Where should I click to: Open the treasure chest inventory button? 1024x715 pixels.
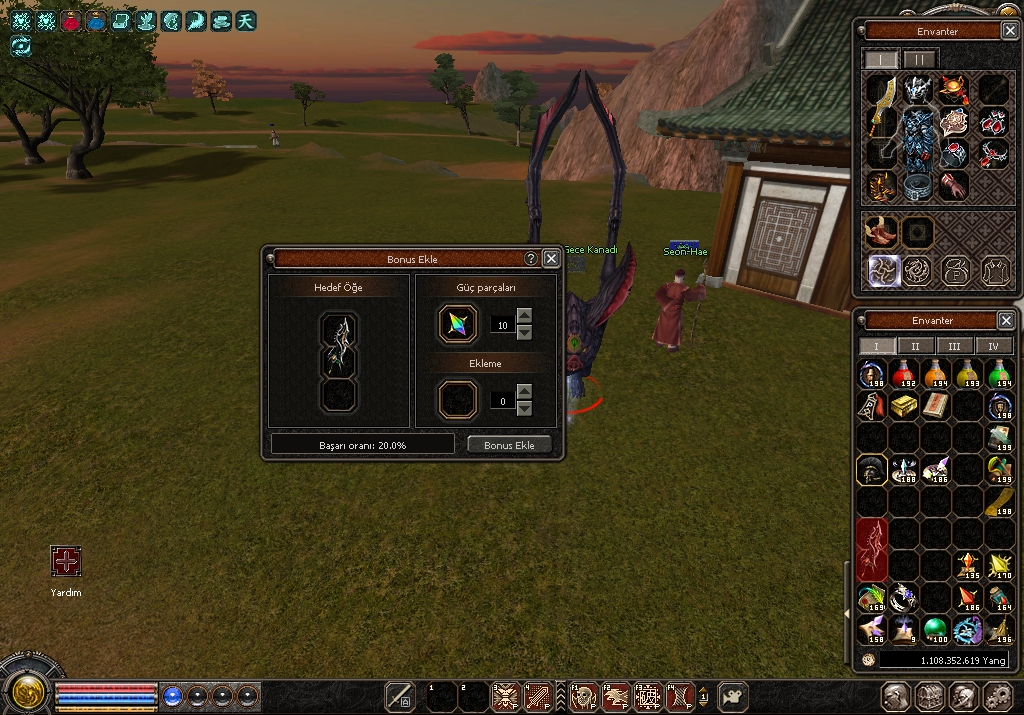[x=929, y=696]
